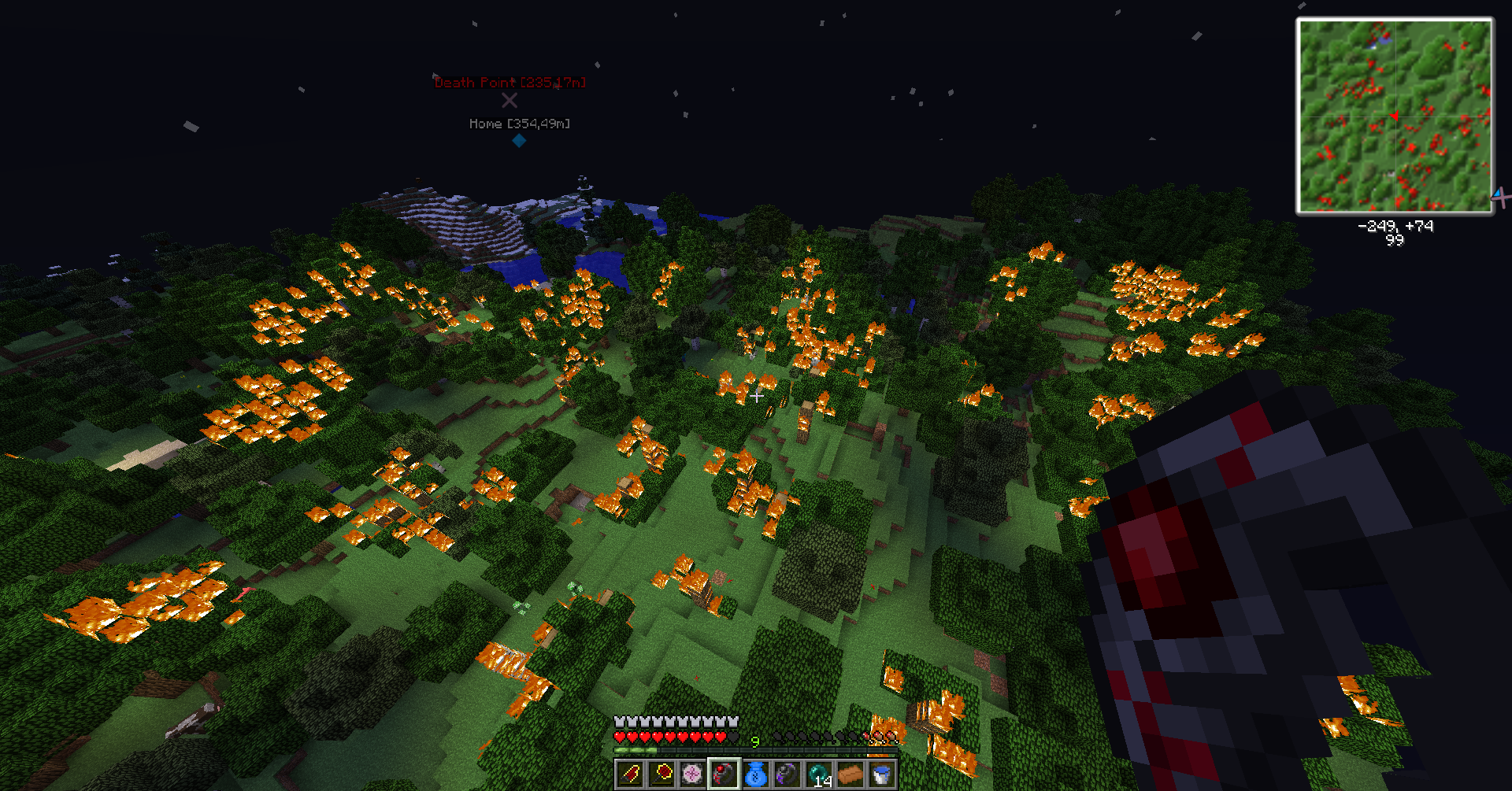This screenshot has width=1512, height=791.
Task: Select the red-gem ring hotbar slot
Action: click(x=724, y=774)
